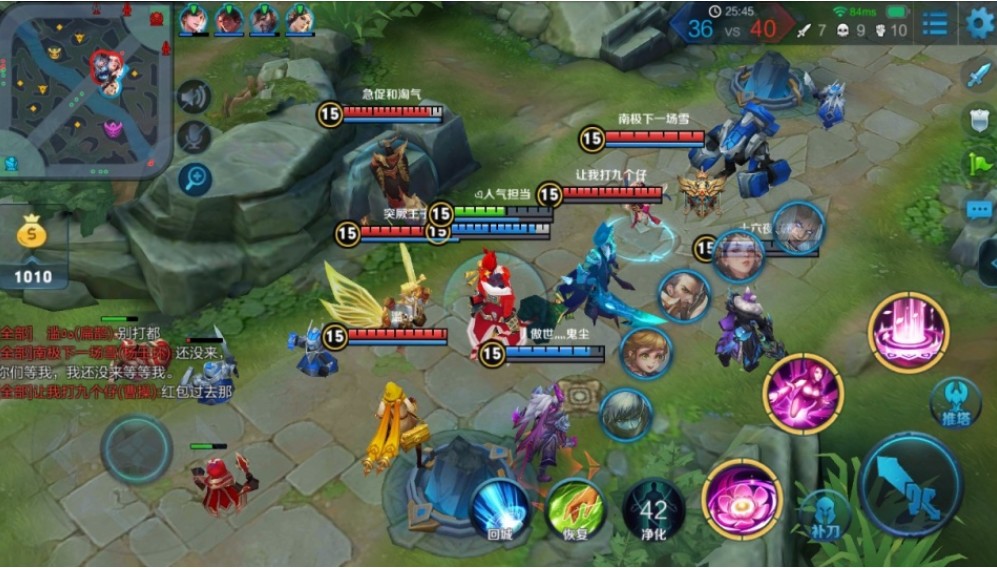The width and height of the screenshot is (997, 568).
Task: Open the settings gear
Action: click(979, 23)
